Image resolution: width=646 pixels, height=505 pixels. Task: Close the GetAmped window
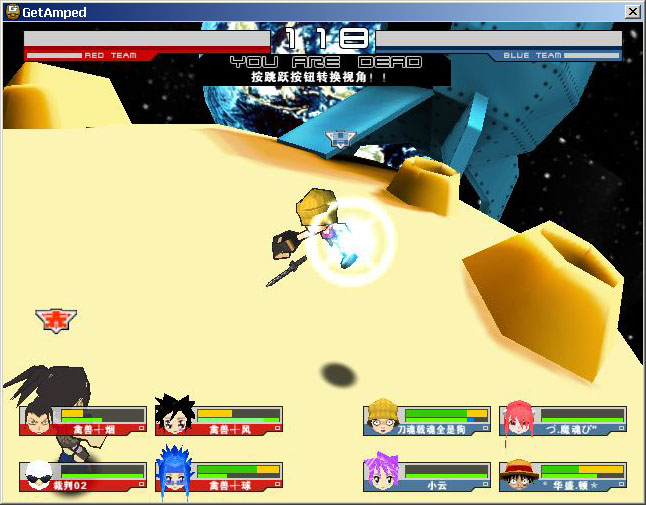632,11
